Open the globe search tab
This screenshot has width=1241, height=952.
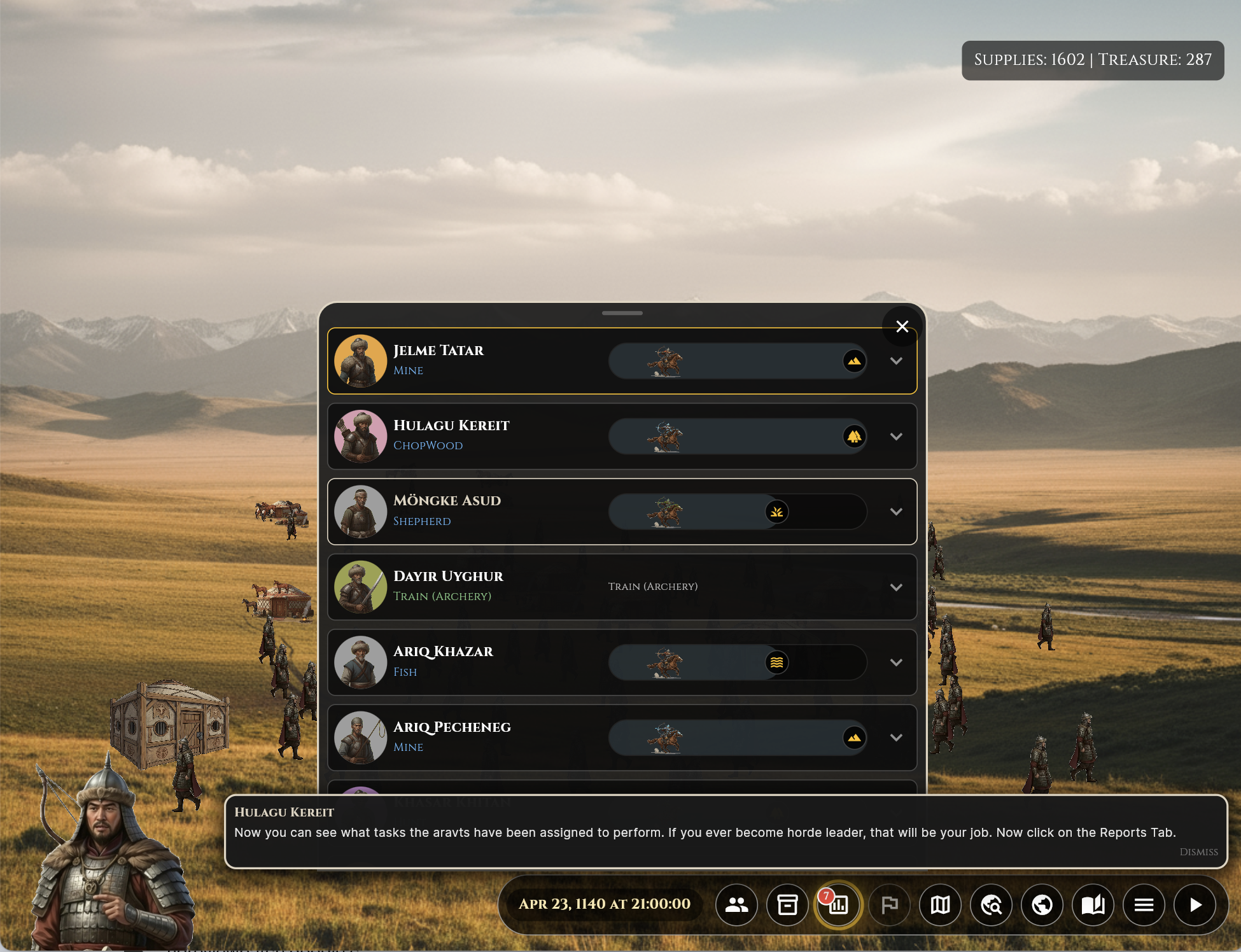[x=991, y=904]
